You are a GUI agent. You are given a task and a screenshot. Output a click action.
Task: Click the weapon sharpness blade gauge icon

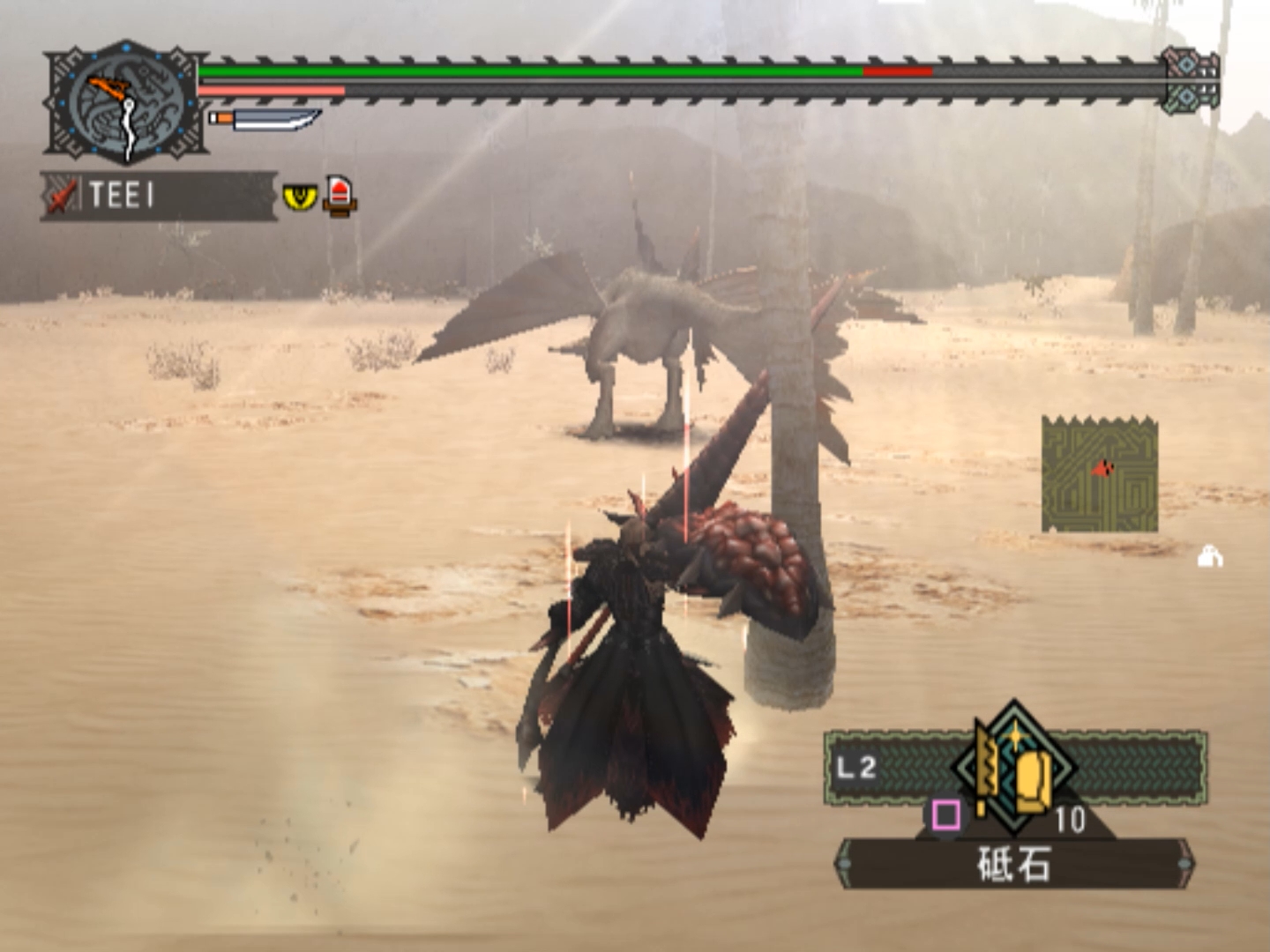(265, 118)
